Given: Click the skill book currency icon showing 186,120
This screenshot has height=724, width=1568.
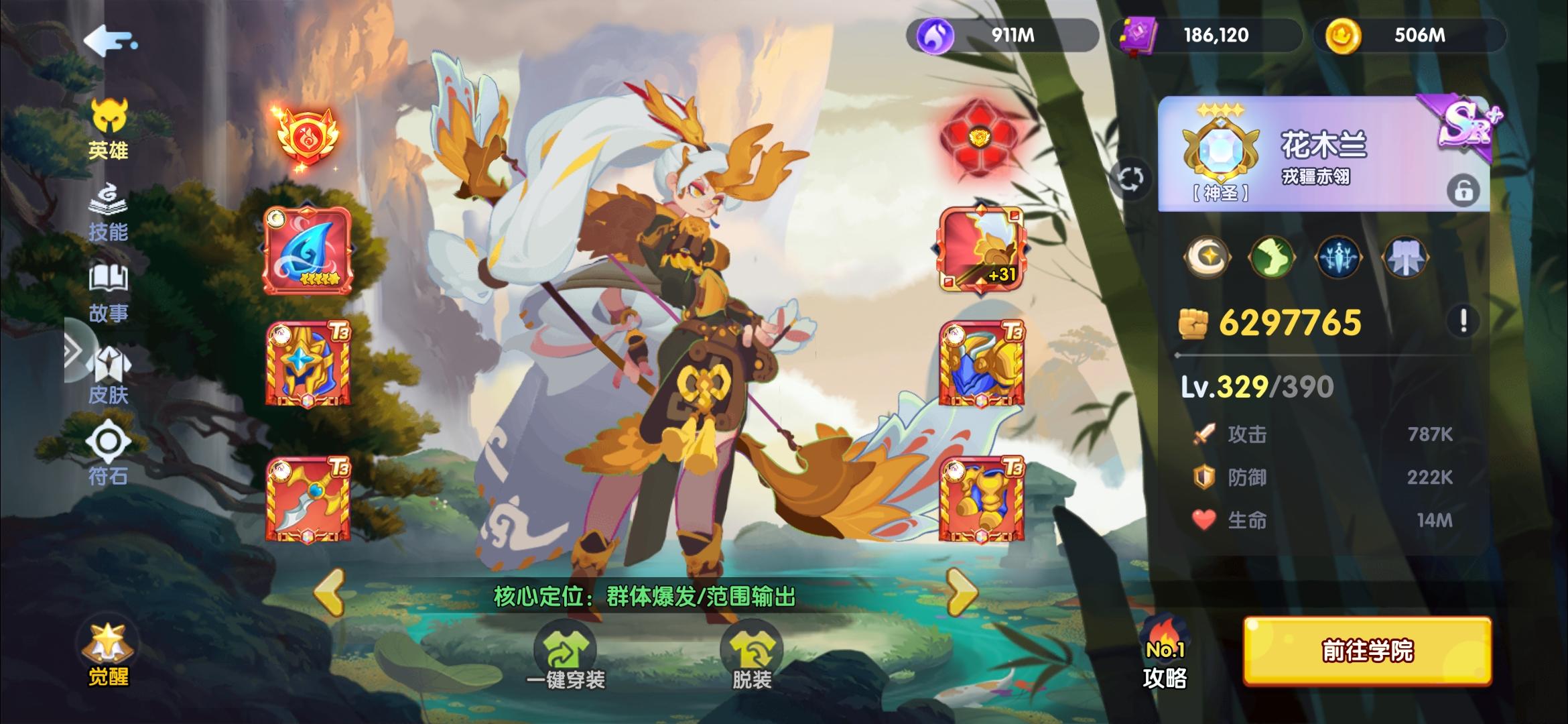Looking at the screenshot, I should tap(1139, 35).
